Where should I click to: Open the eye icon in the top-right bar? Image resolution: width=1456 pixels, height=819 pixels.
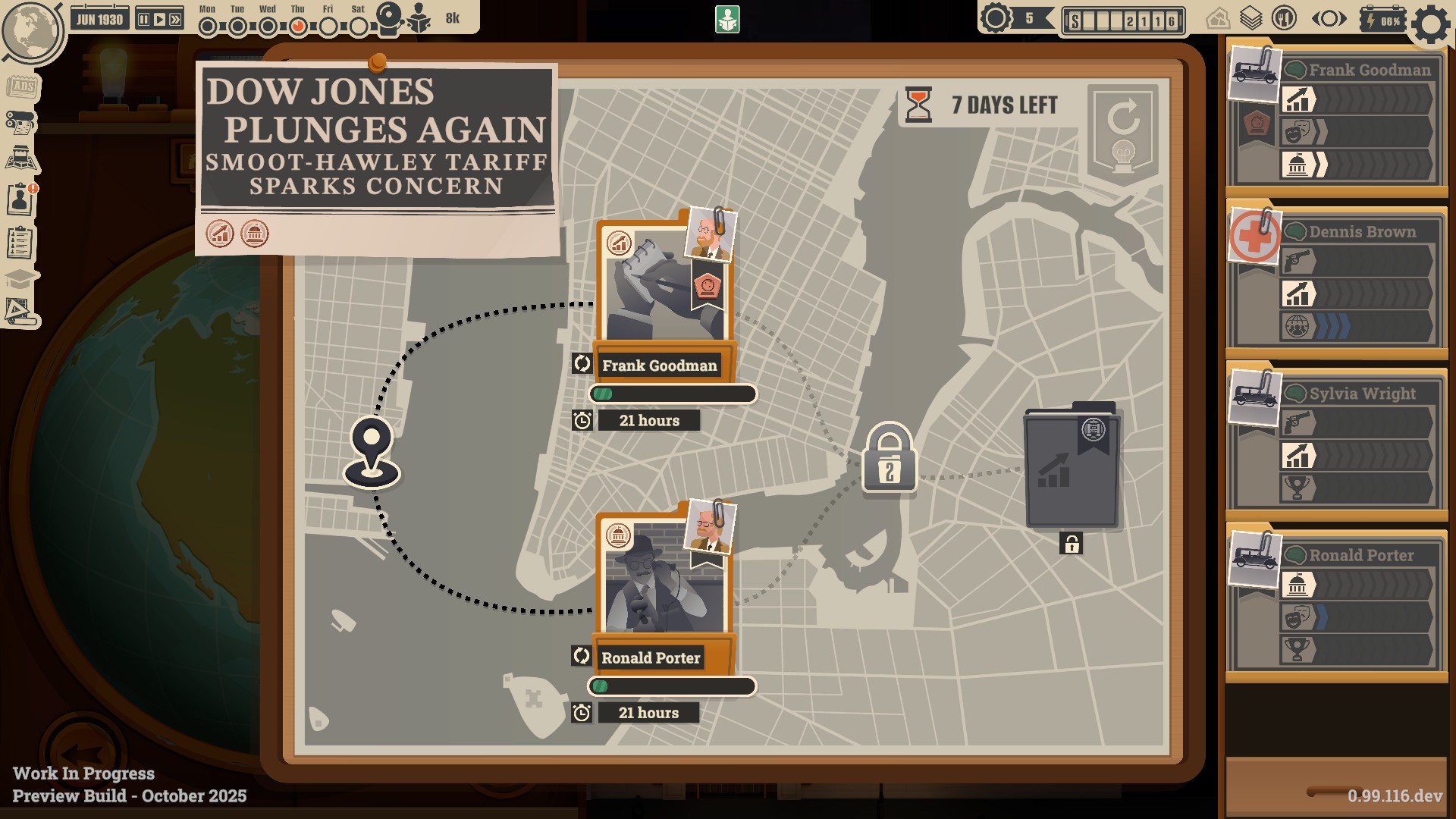[x=1329, y=17]
